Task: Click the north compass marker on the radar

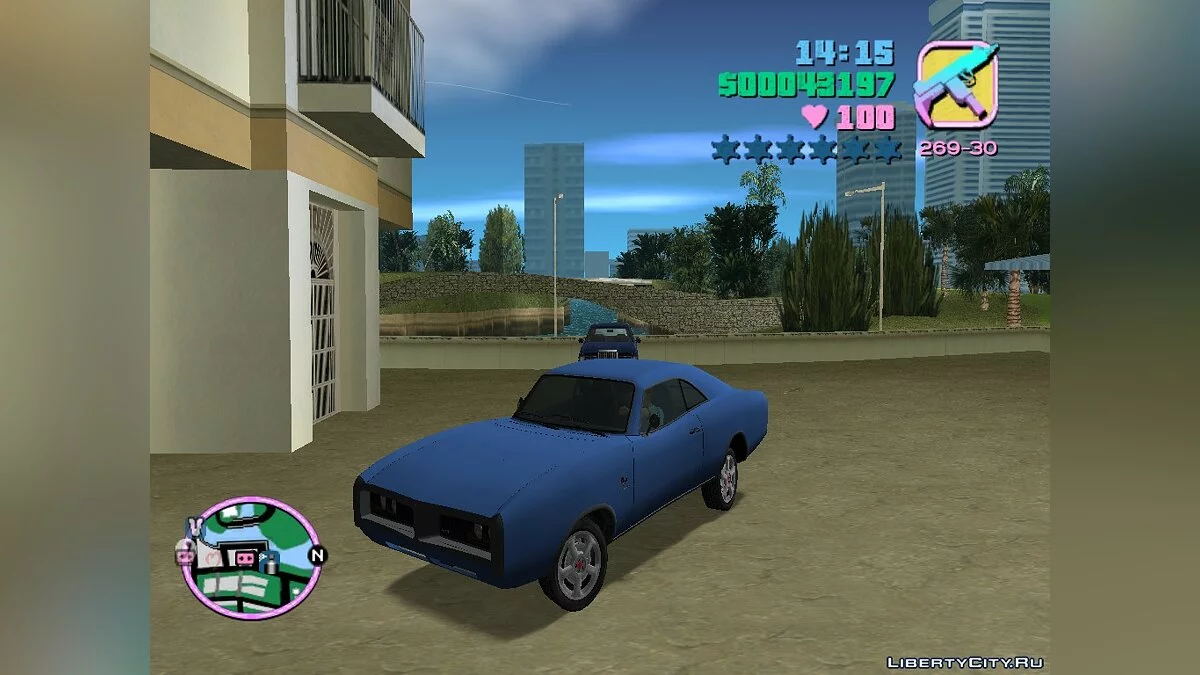Action: coord(317,556)
